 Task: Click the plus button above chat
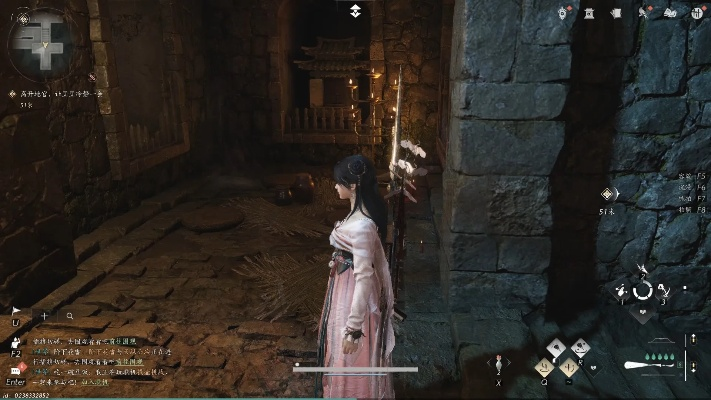pyautogui.click(x=44, y=315)
